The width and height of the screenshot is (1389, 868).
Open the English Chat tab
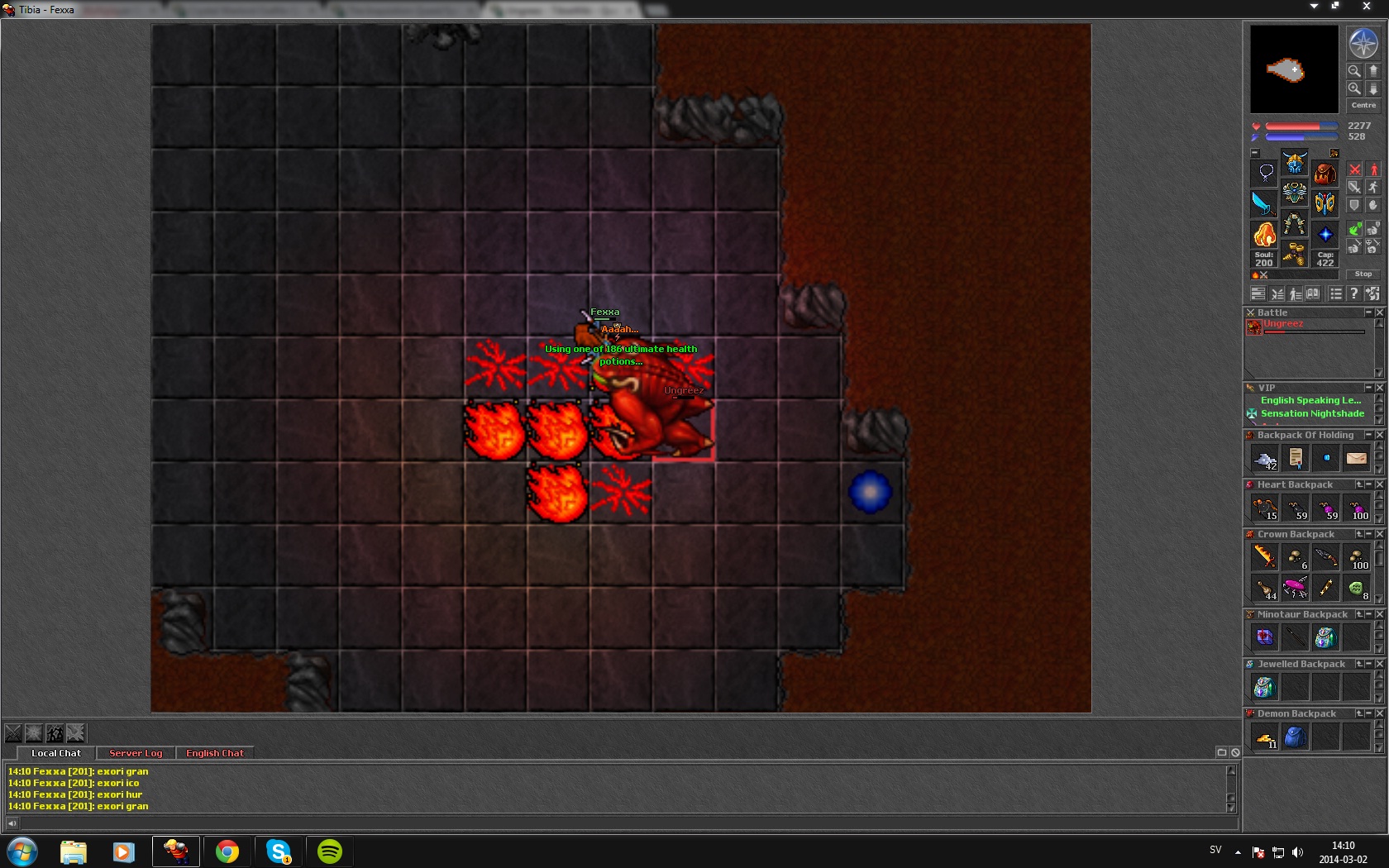tap(214, 753)
